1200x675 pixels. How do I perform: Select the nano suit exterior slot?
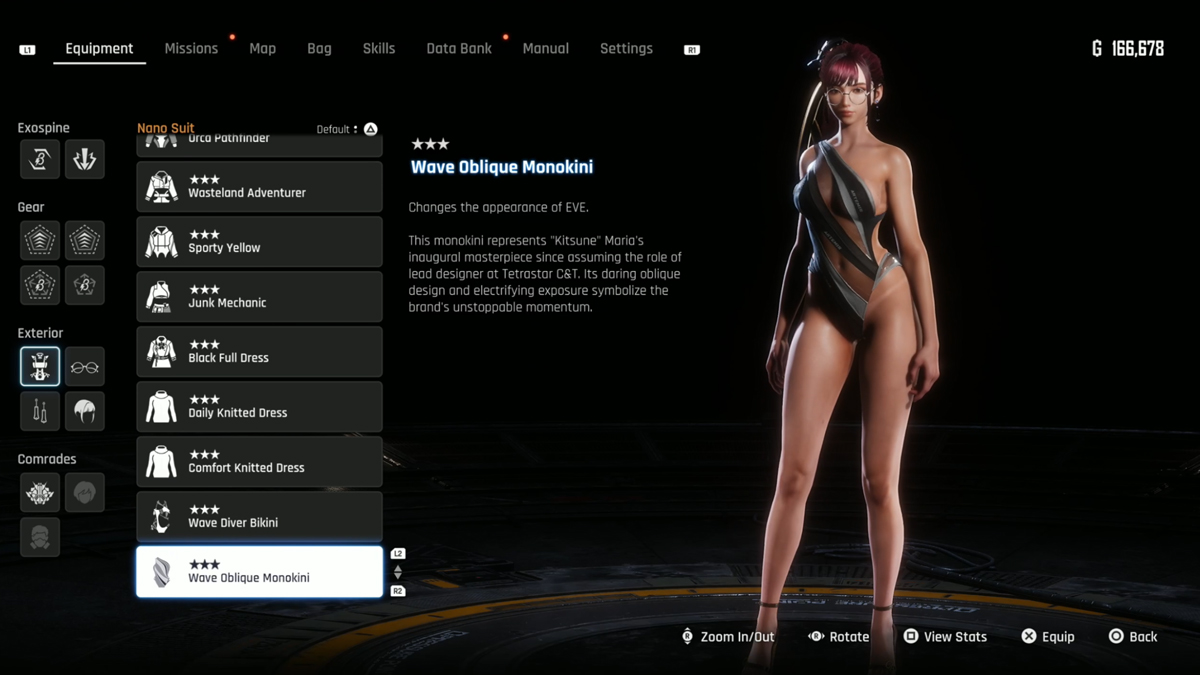click(x=40, y=367)
